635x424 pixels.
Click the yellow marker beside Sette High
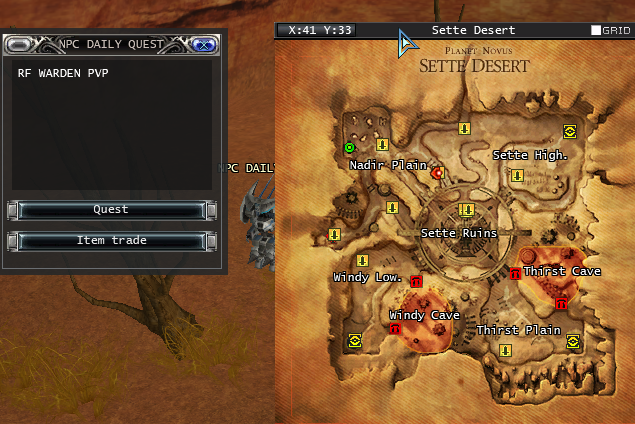pyautogui.click(x=517, y=176)
